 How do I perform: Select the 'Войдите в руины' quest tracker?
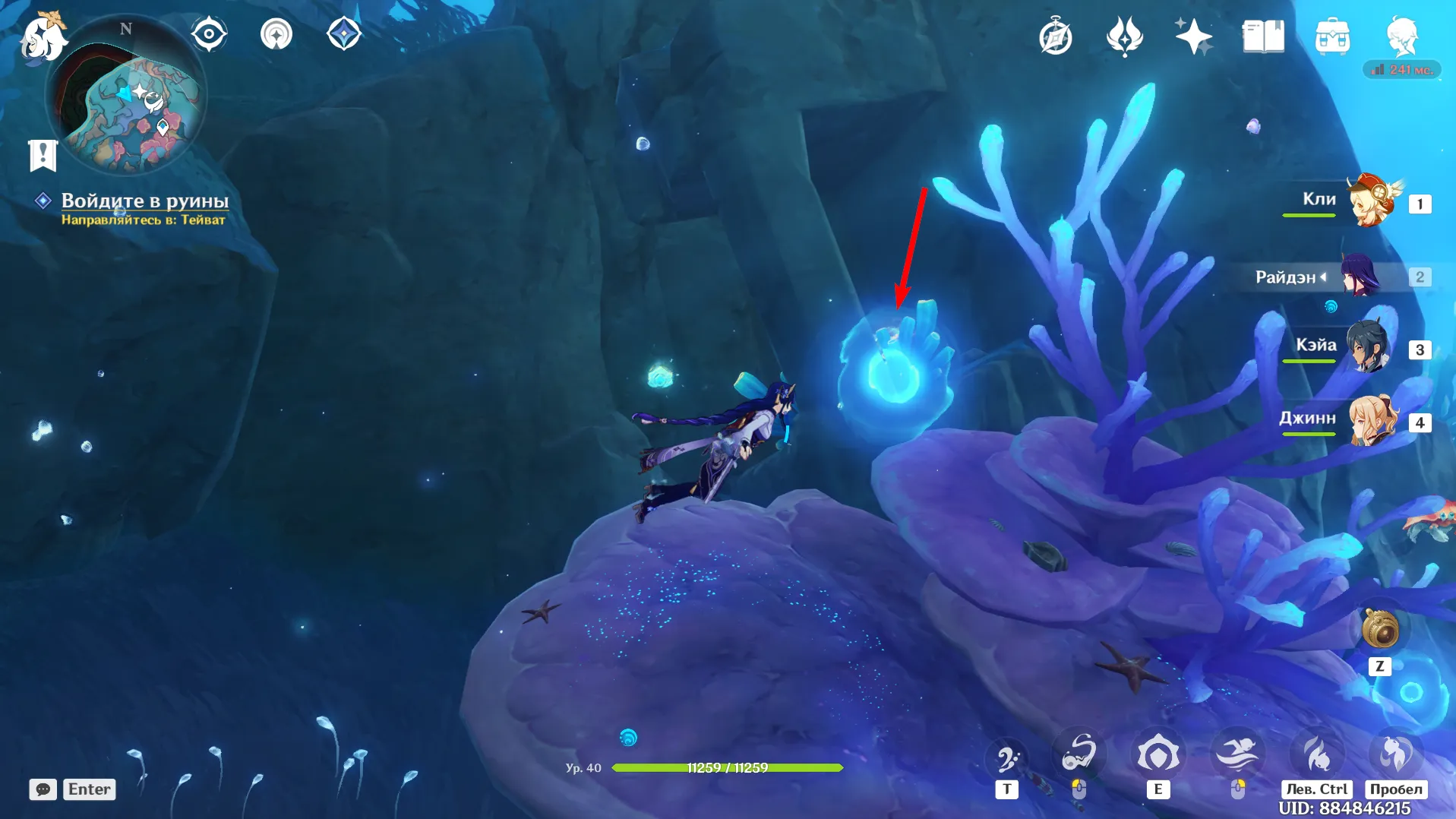click(144, 201)
